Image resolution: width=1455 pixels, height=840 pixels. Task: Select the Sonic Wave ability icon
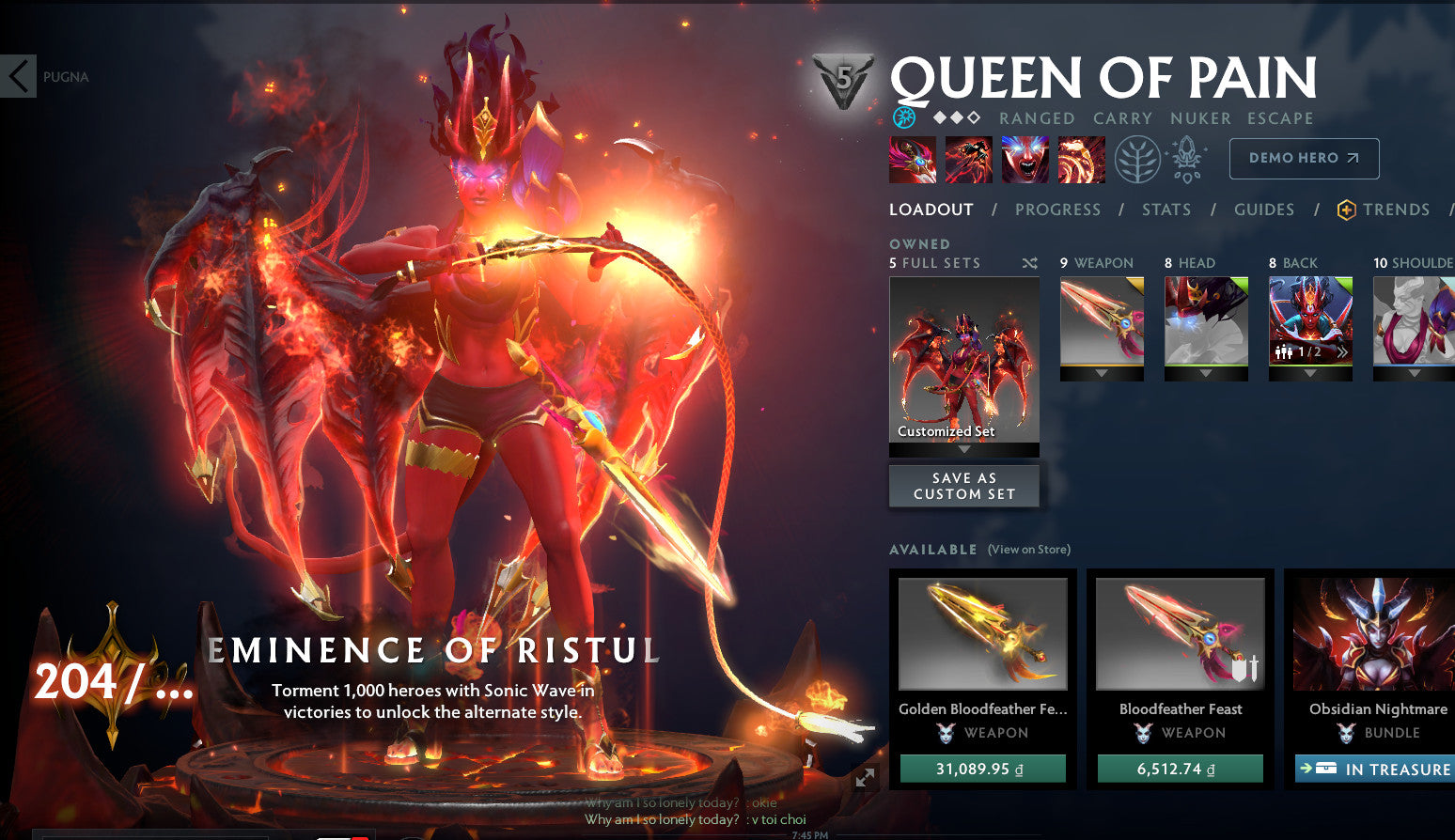click(1081, 159)
